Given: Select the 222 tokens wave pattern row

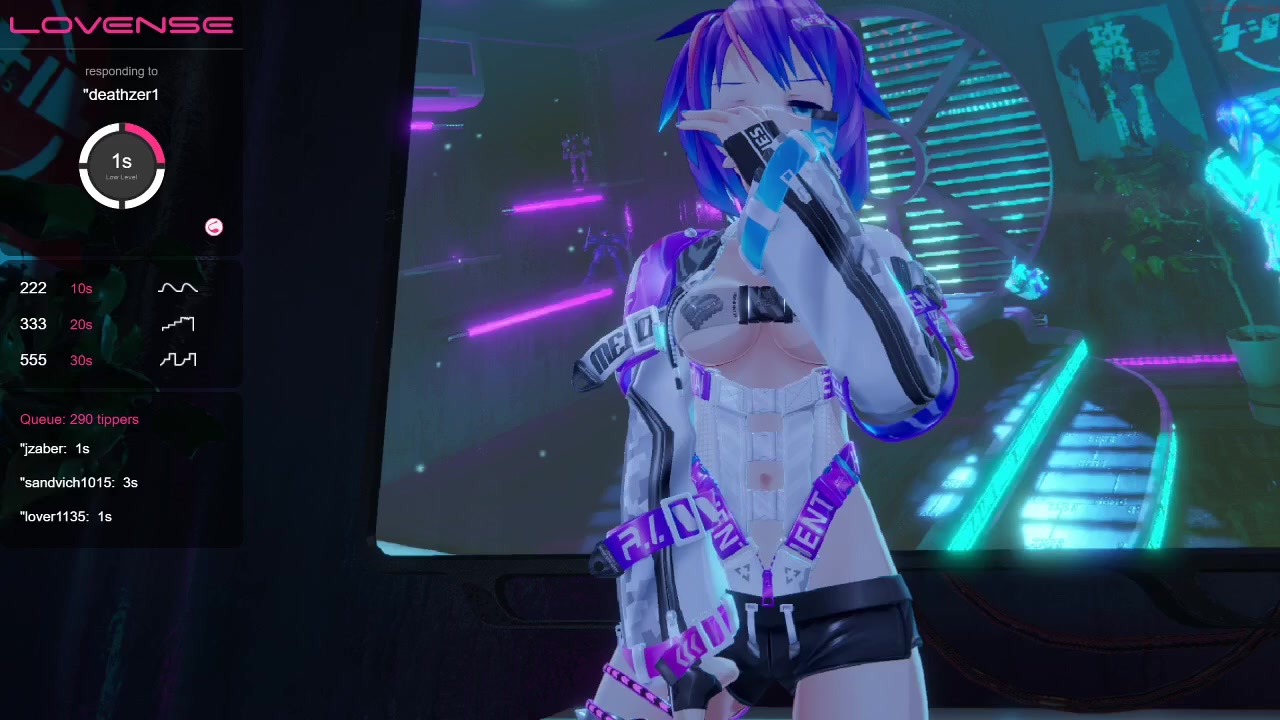Looking at the screenshot, I should pos(108,288).
